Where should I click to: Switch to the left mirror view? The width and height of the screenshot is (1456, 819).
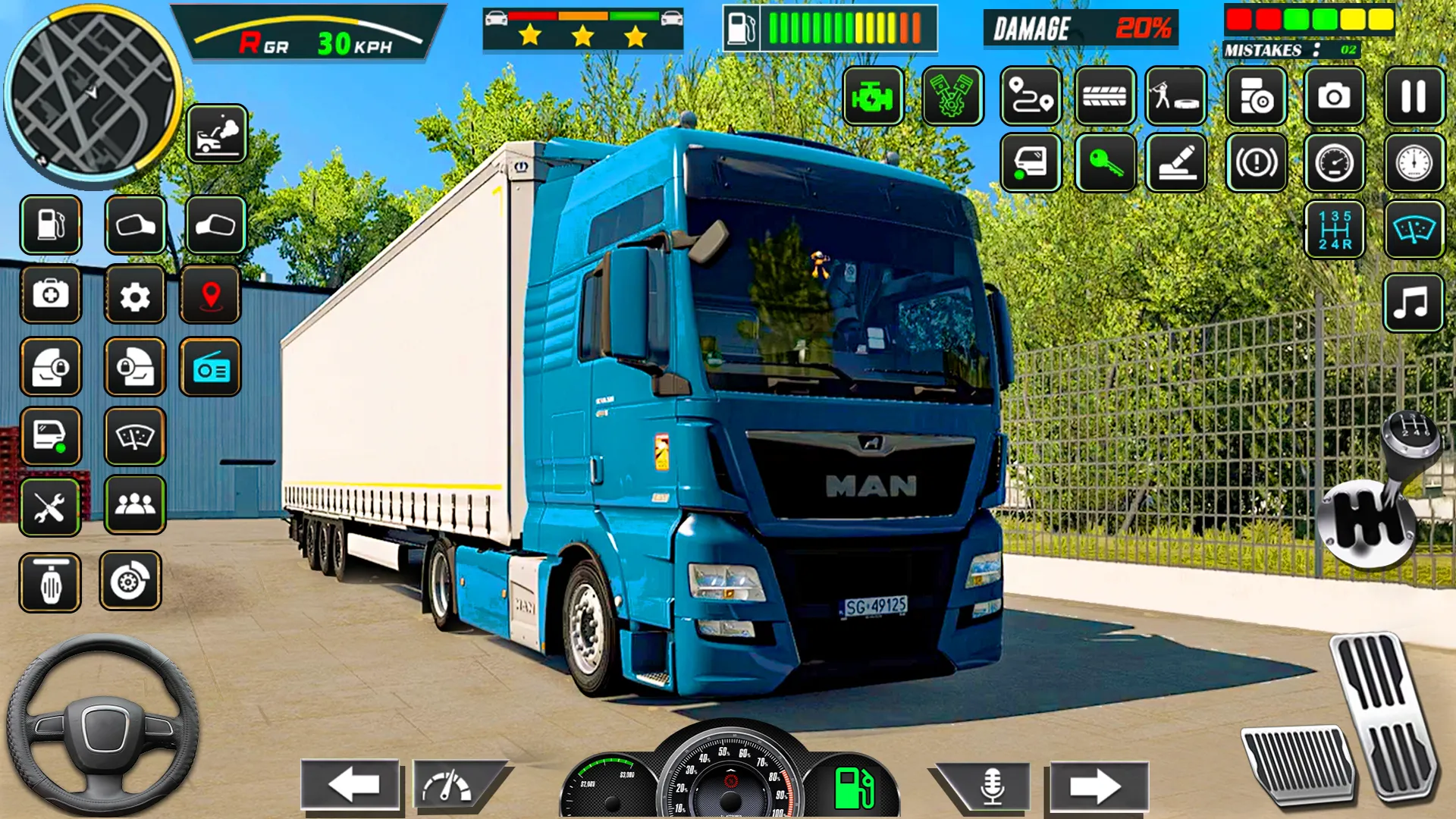point(135,225)
